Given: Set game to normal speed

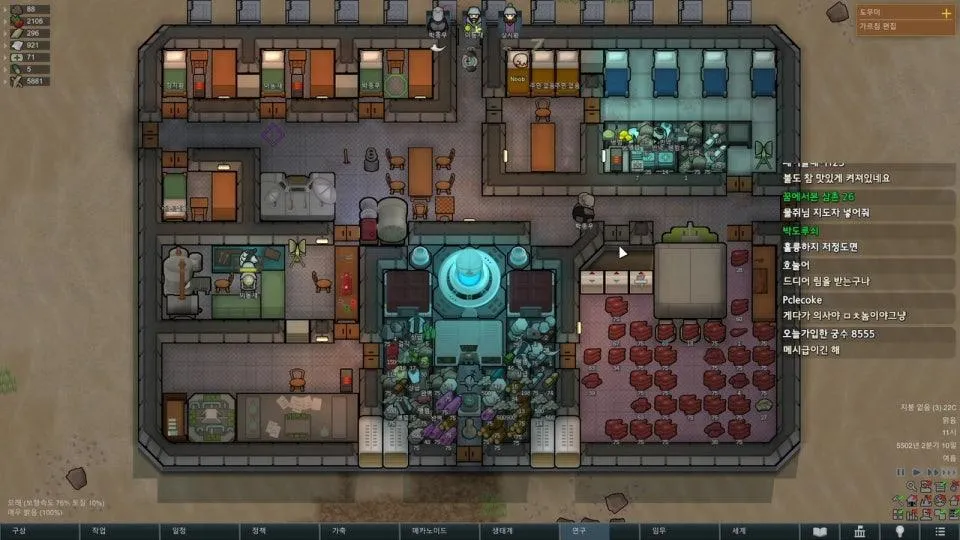Looking at the screenshot, I should 917,472.
